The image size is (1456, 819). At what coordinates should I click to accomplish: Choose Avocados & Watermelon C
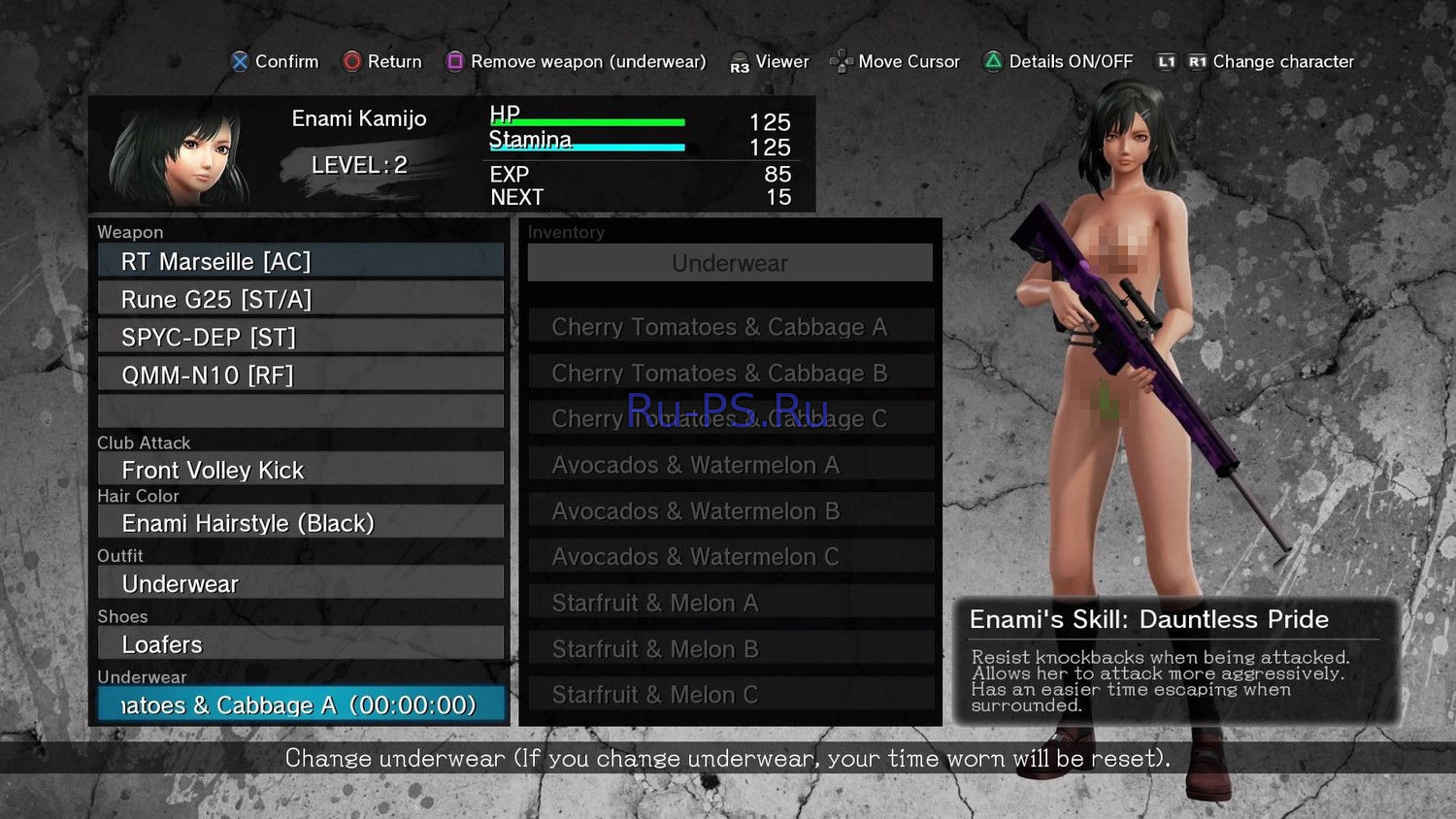[x=730, y=556]
